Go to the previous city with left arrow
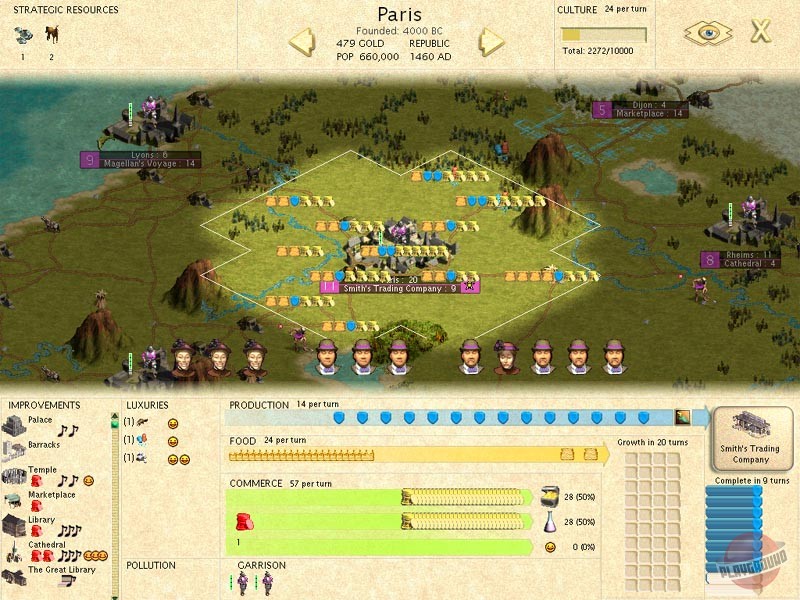 303,42
